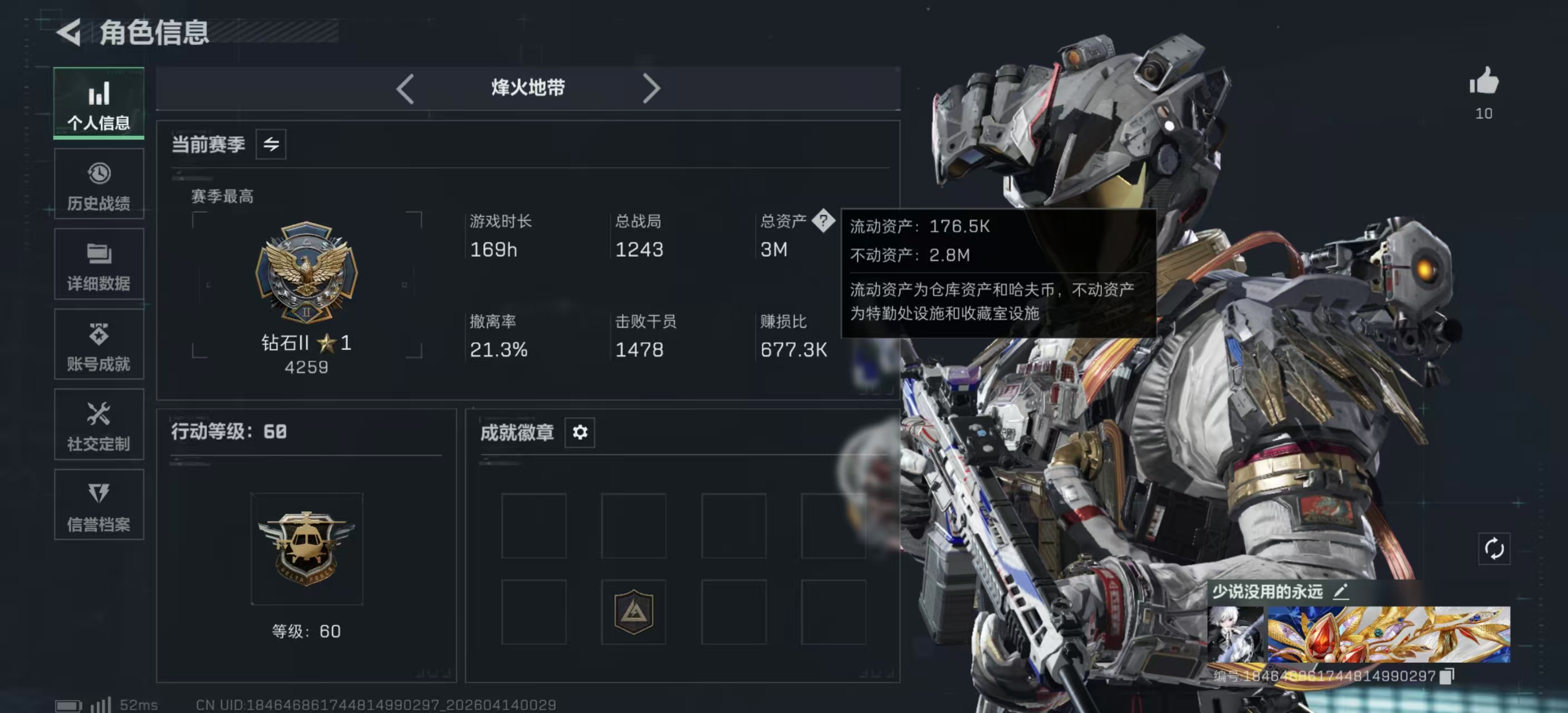The width and height of the screenshot is (1568, 713).
Task: Toggle the 当前赛季 season switch icon
Action: [x=270, y=144]
